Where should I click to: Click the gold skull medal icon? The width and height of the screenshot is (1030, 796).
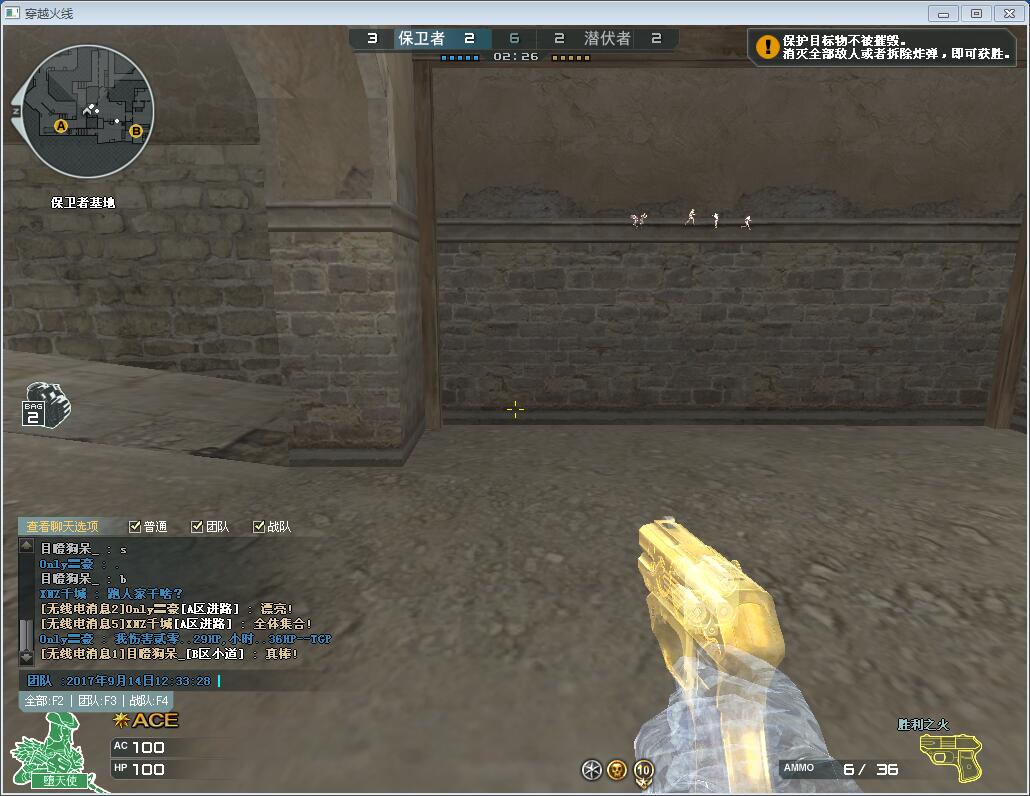pos(618,769)
